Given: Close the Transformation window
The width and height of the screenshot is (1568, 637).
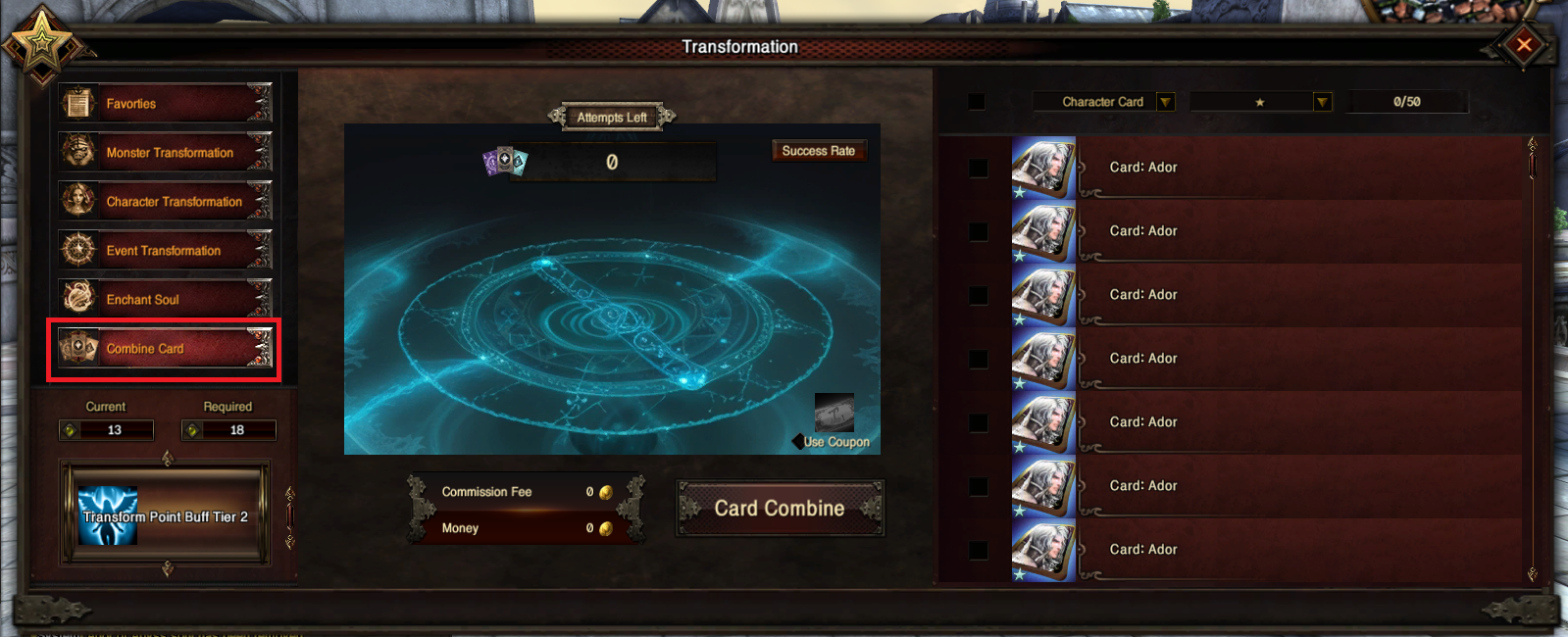Looking at the screenshot, I should click(x=1524, y=44).
